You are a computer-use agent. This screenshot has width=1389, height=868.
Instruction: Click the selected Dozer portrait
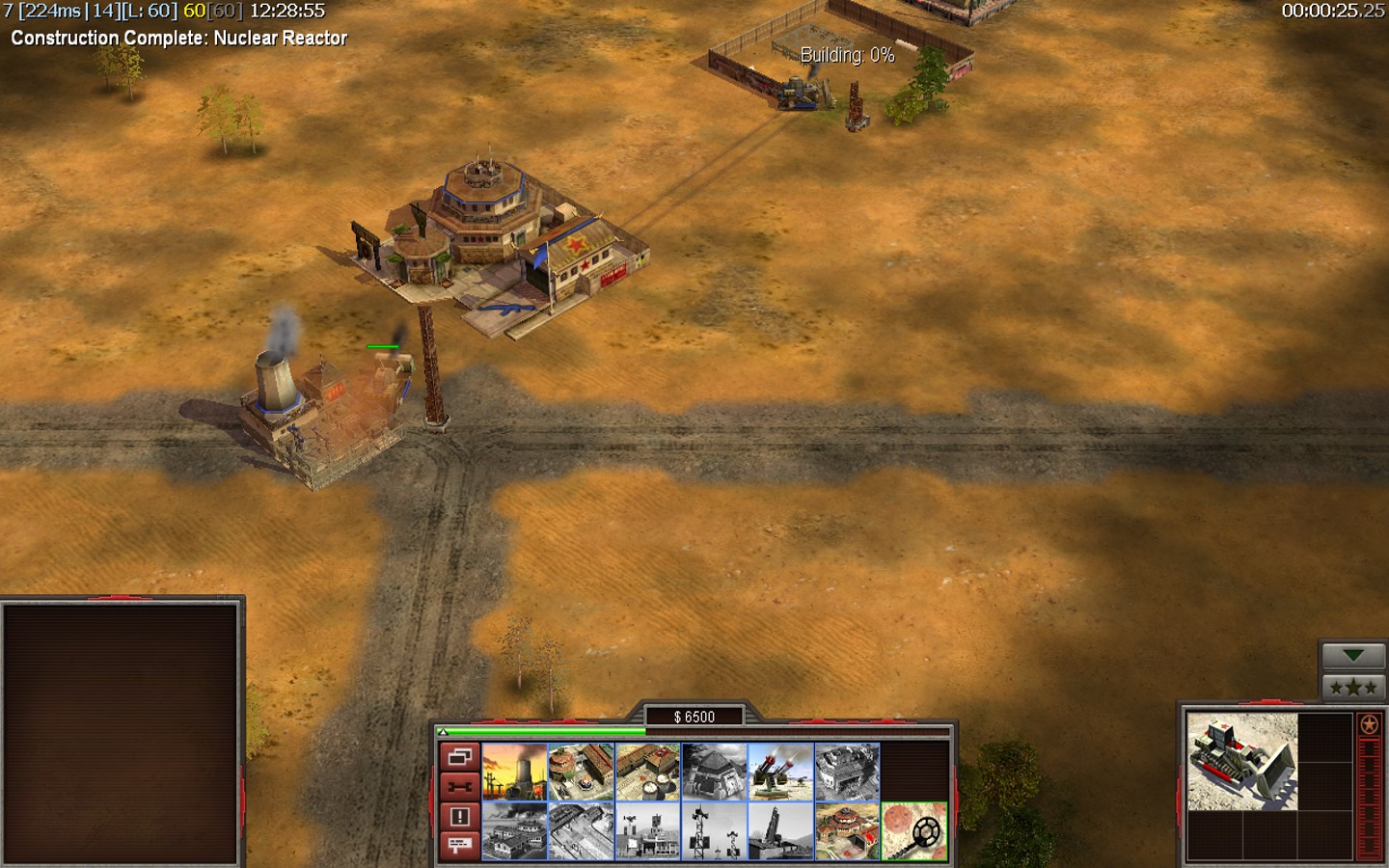1241,761
